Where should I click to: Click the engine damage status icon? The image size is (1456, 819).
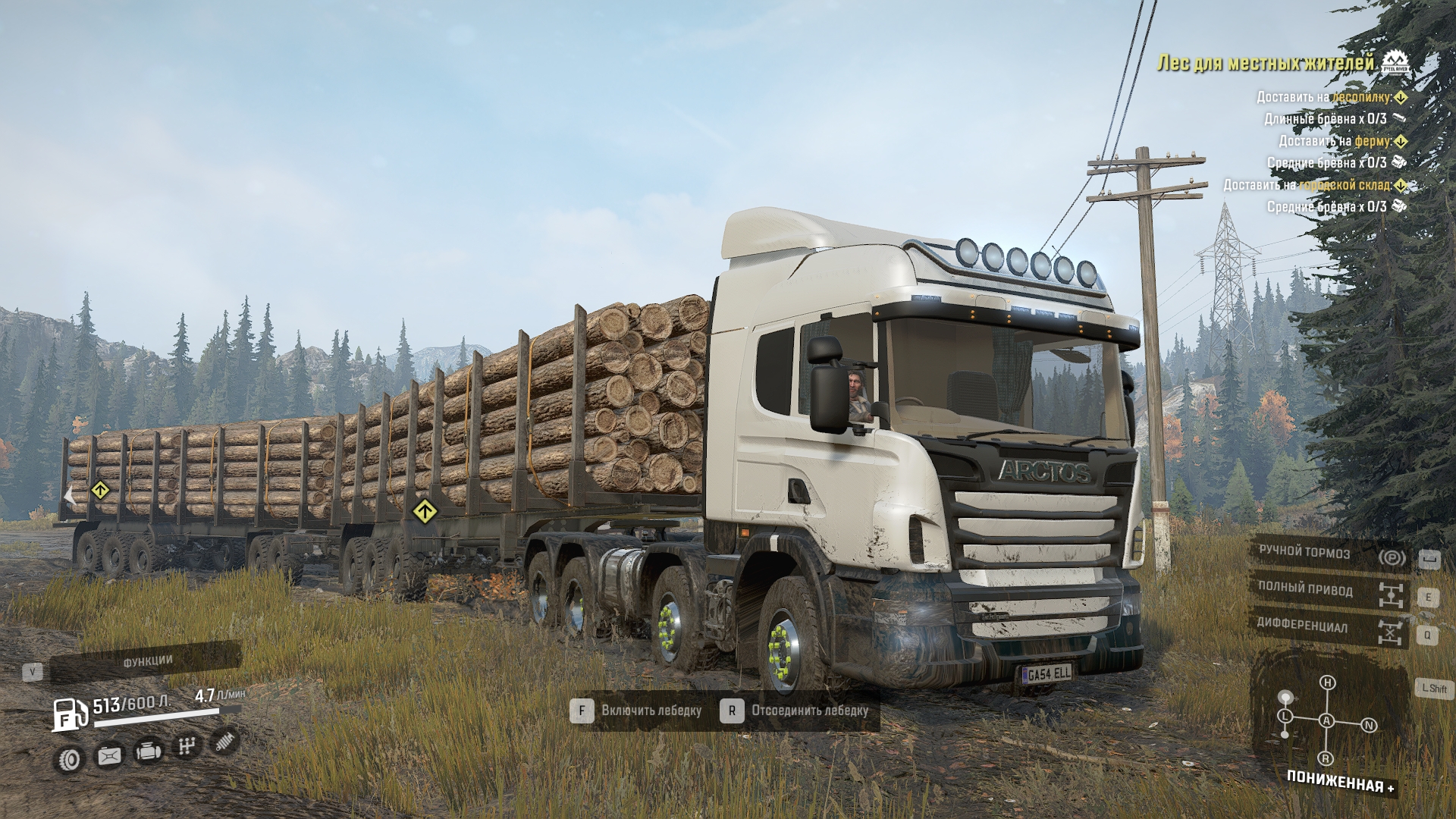click(148, 752)
